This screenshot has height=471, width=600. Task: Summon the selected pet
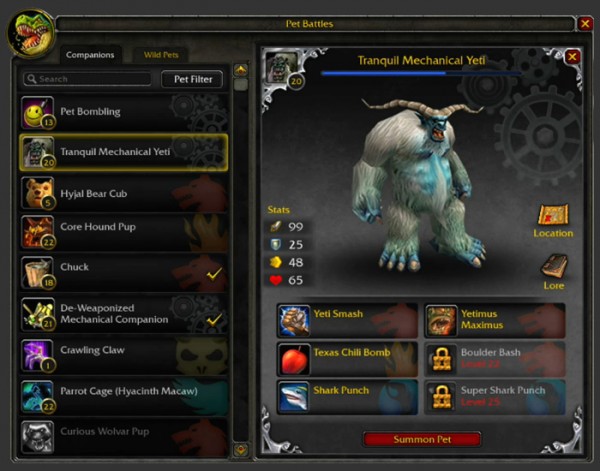[x=421, y=439]
